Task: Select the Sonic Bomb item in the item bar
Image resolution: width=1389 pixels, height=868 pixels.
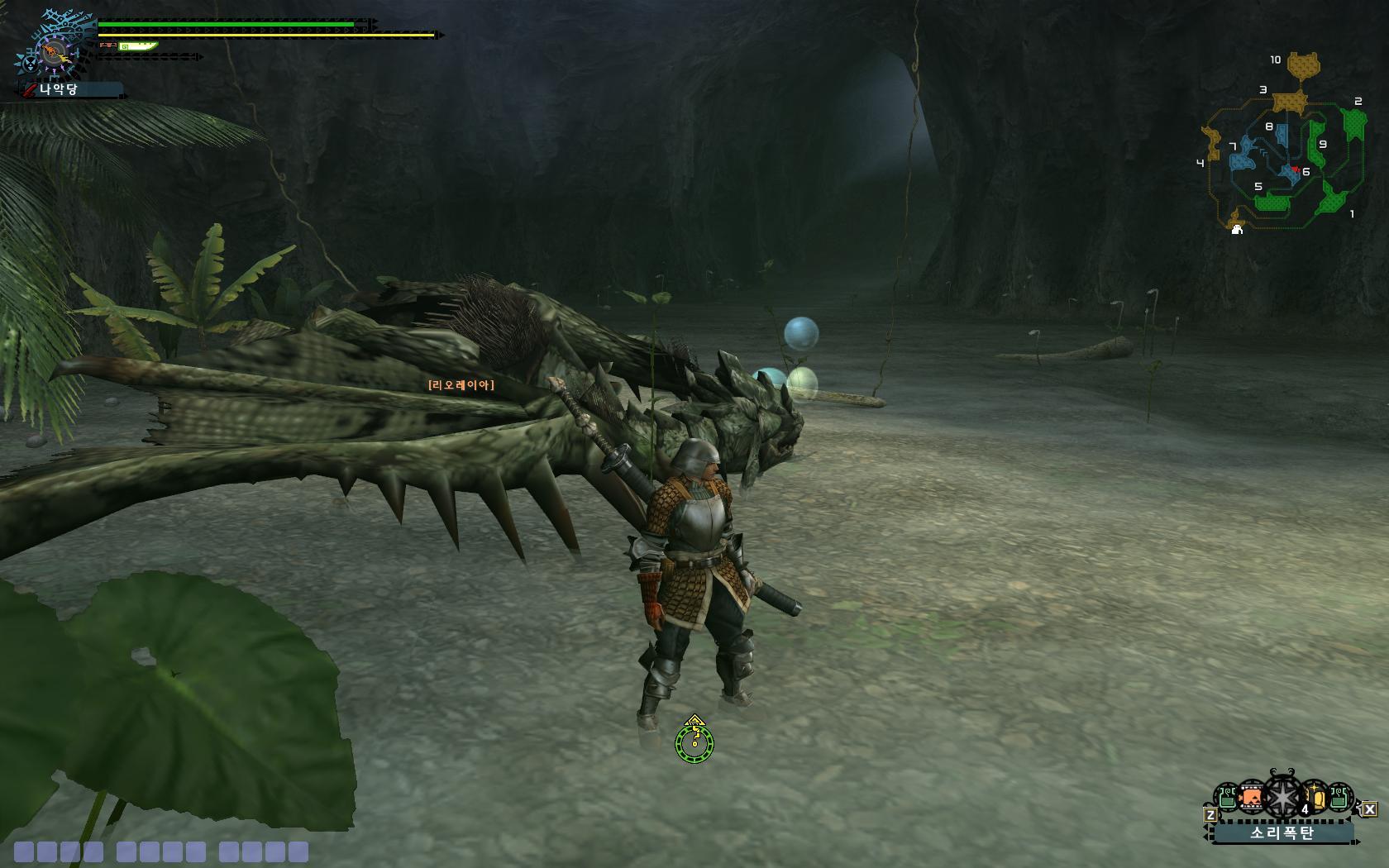Action: 1282,799
